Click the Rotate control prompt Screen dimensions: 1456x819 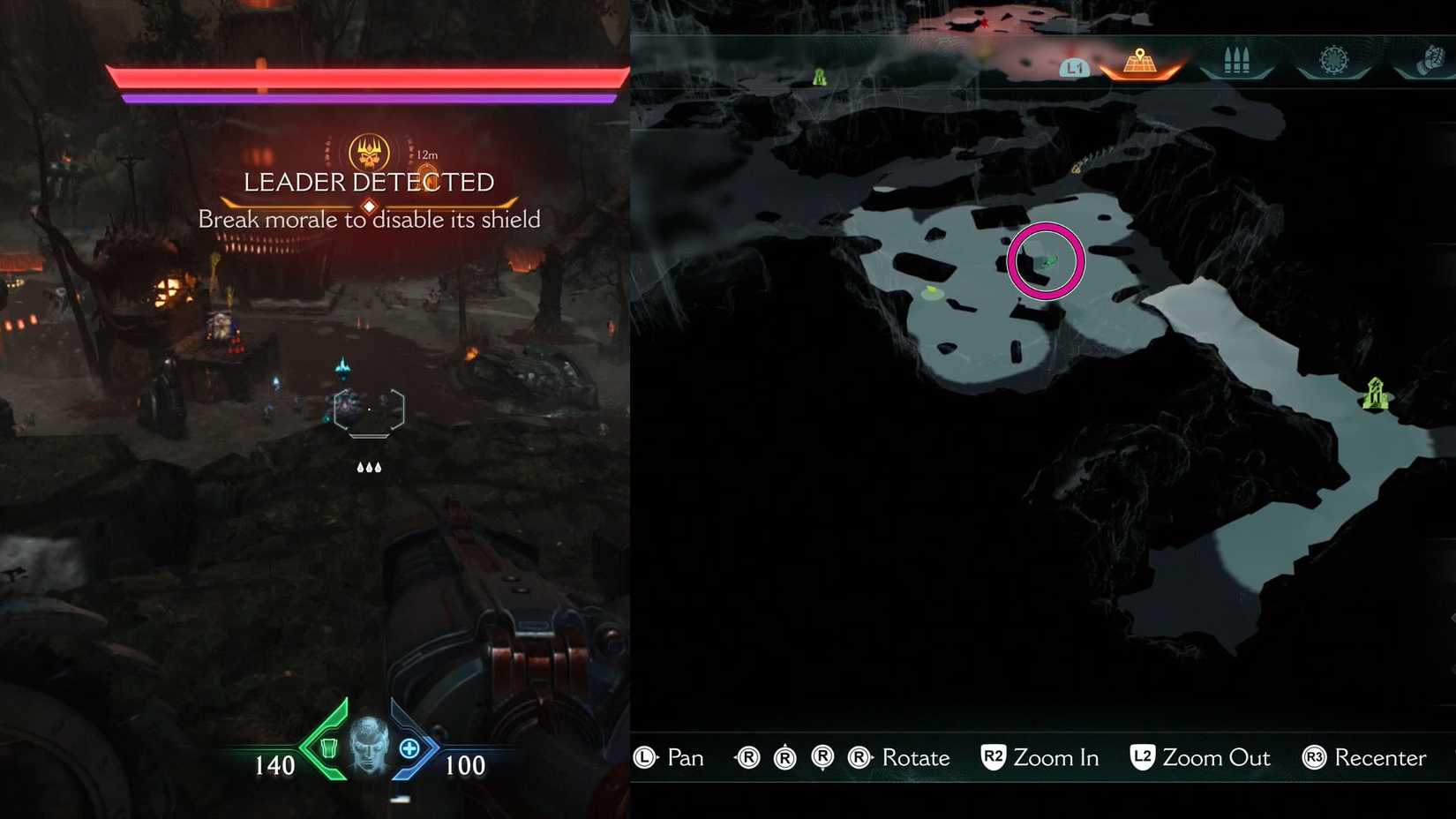(902, 757)
